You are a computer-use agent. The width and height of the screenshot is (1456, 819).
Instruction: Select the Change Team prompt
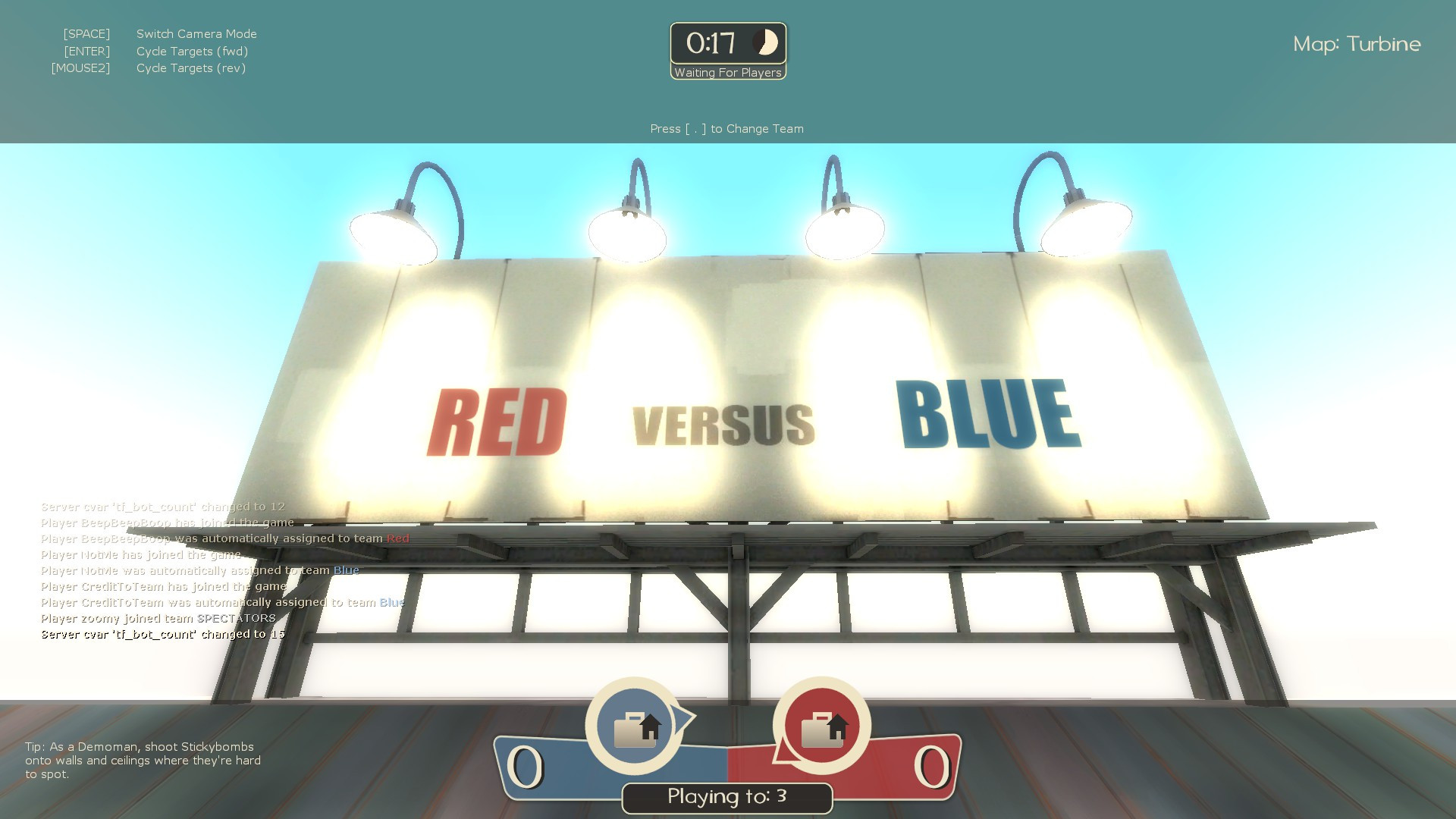point(726,129)
